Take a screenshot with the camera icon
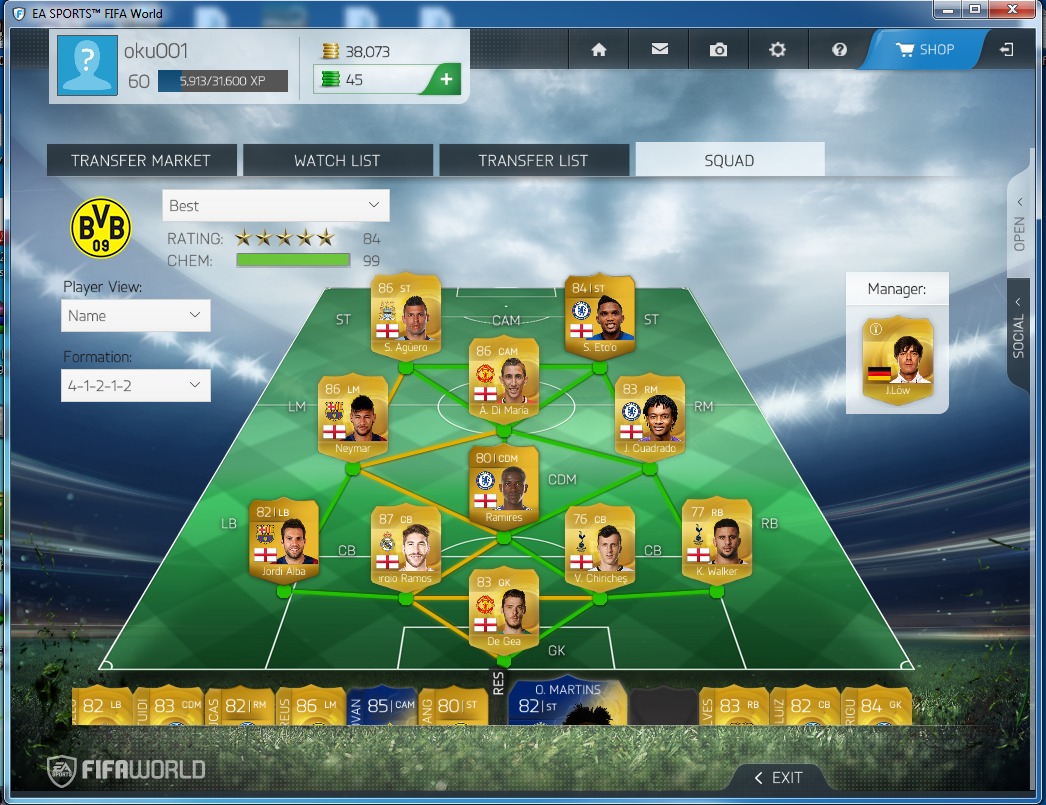1046x805 pixels. pyautogui.click(x=719, y=50)
